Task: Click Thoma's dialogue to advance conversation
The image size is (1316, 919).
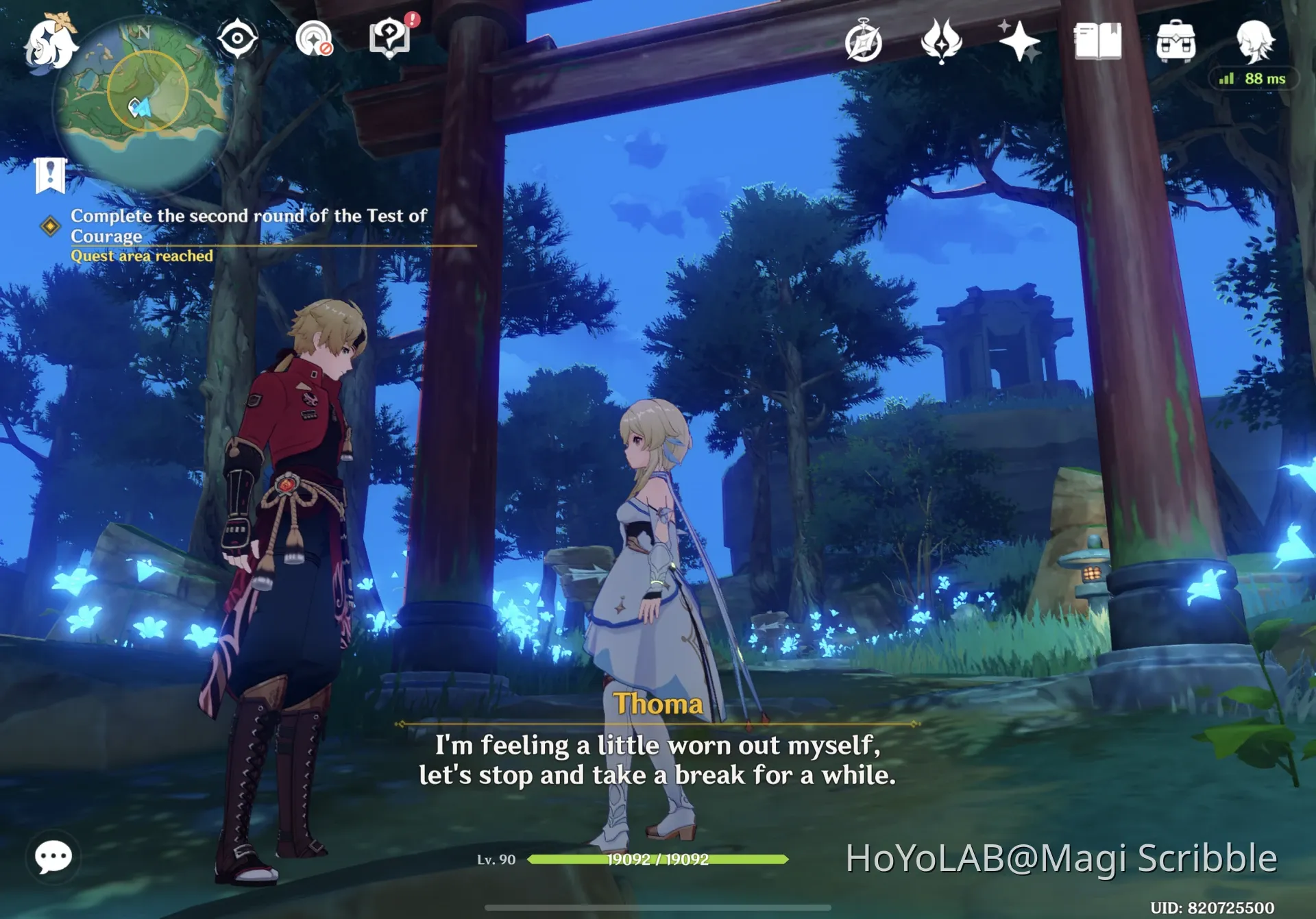Action: coord(657,761)
